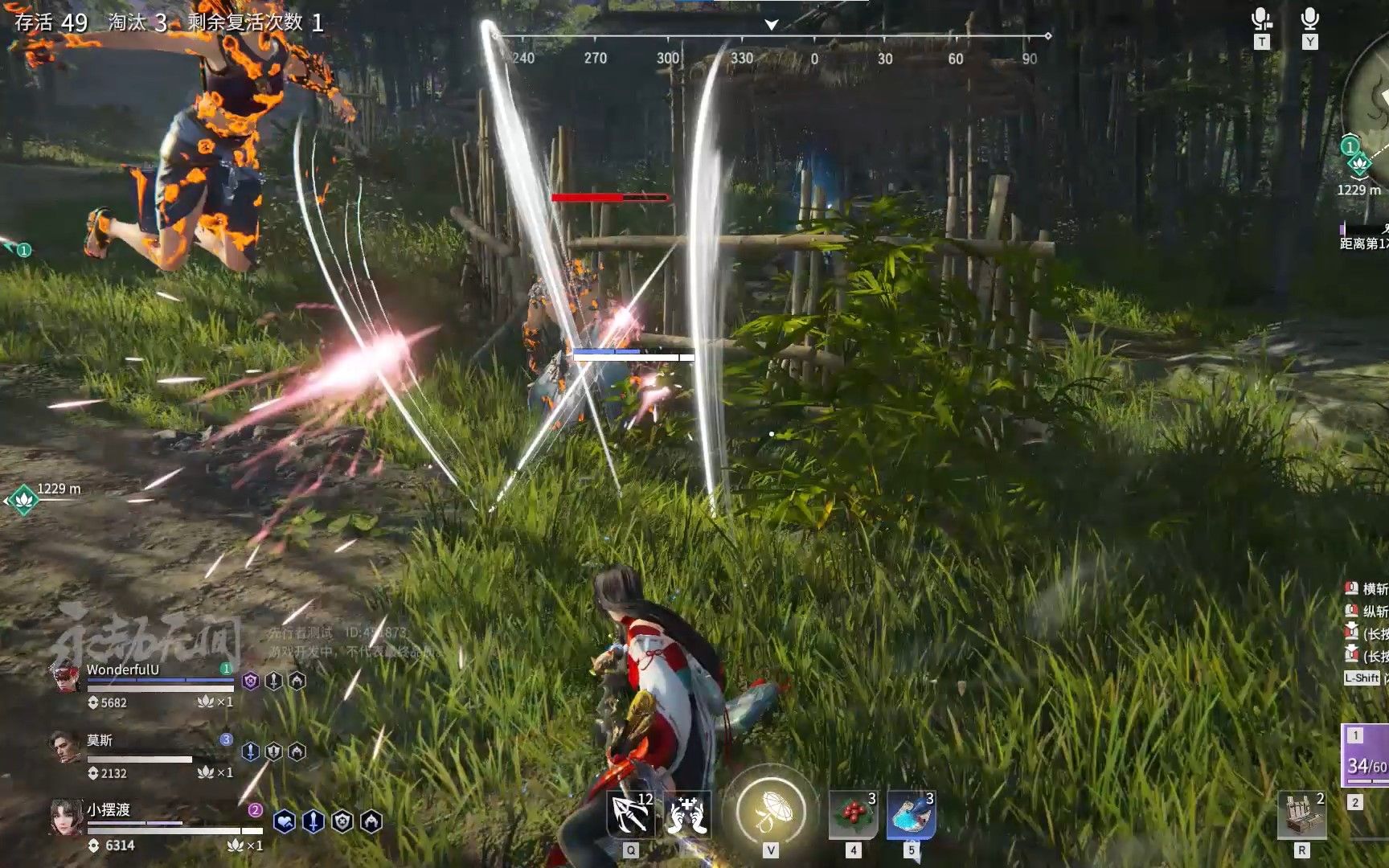Activate the two-hands skill icon
The image size is (1389, 868).
coord(686,815)
